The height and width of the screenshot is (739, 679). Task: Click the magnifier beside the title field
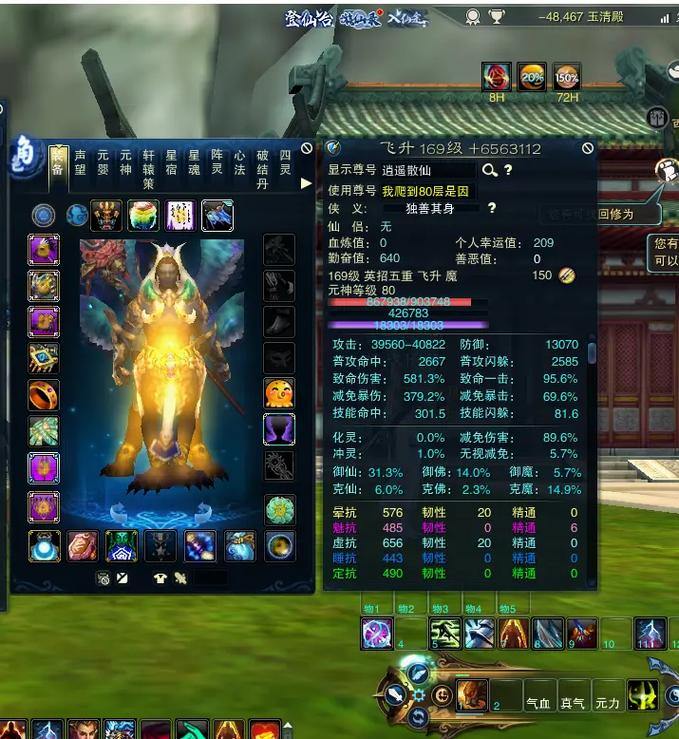point(490,170)
